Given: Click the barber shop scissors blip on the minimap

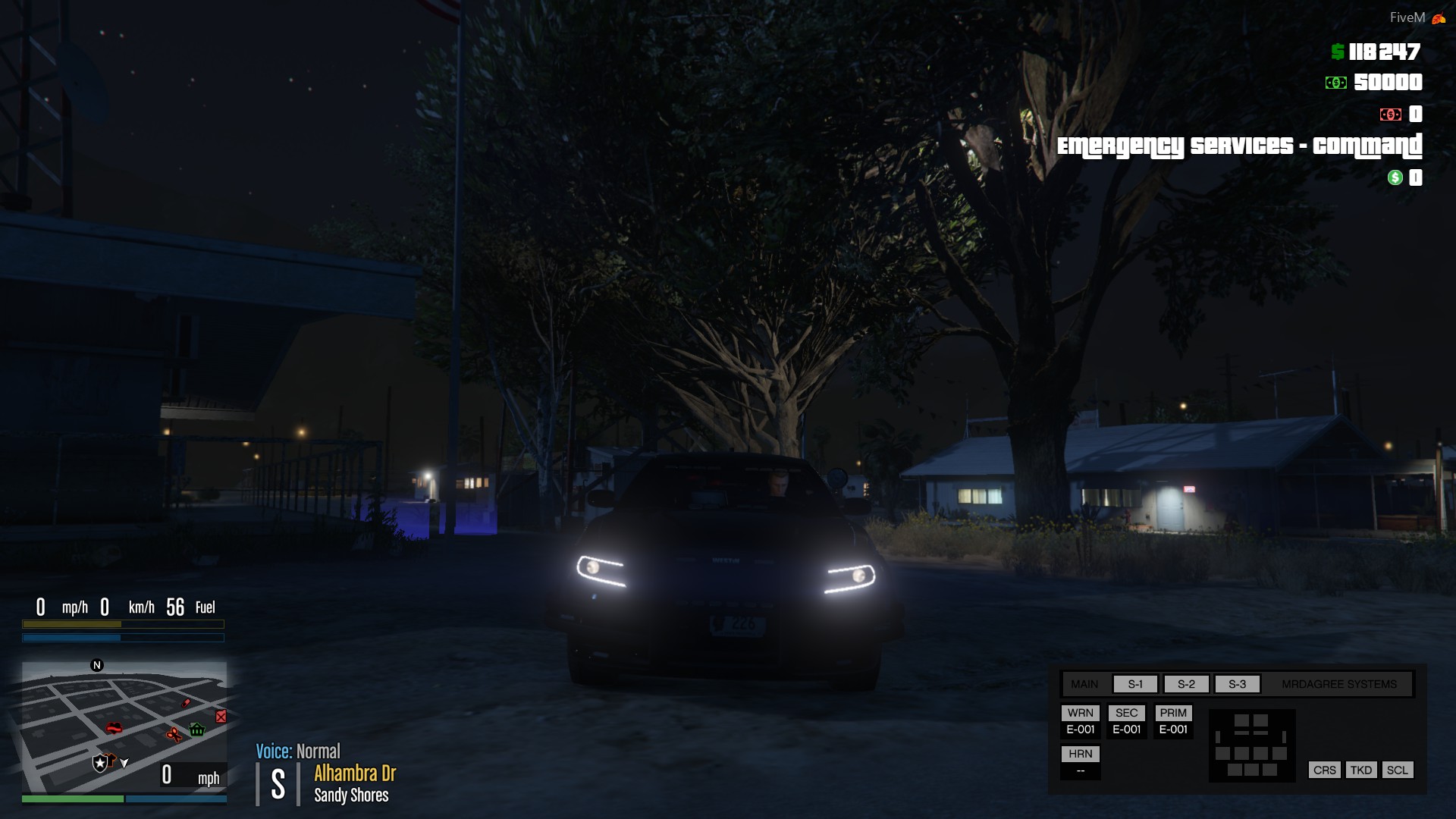Looking at the screenshot, I should coord(174,734).
